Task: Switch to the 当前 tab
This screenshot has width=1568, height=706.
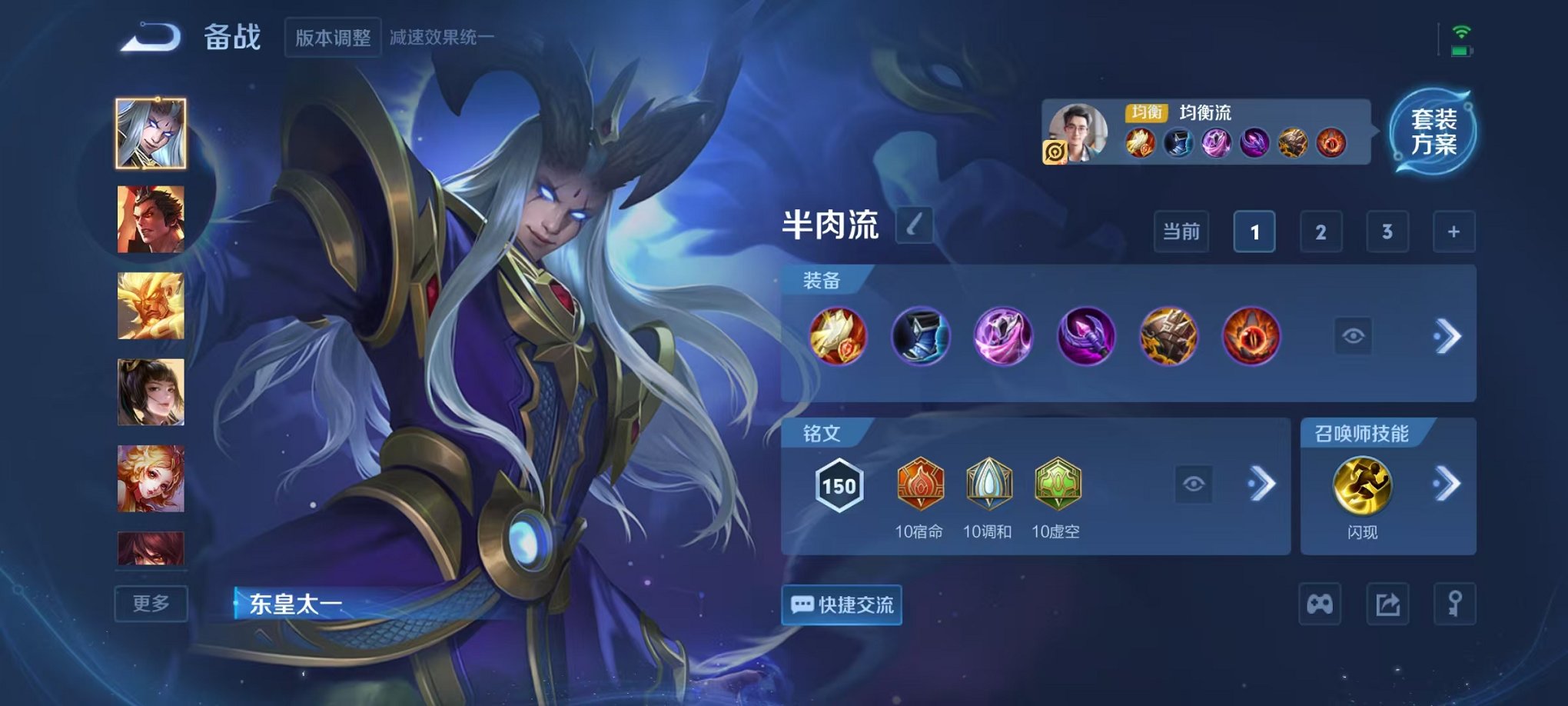Action: [1181, 231]
